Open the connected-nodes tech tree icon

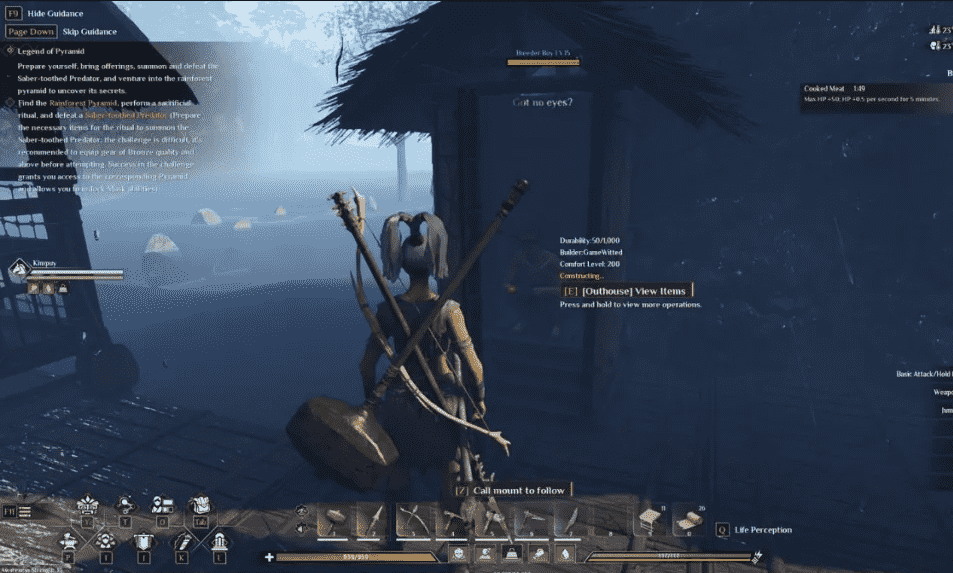(127, 505)
